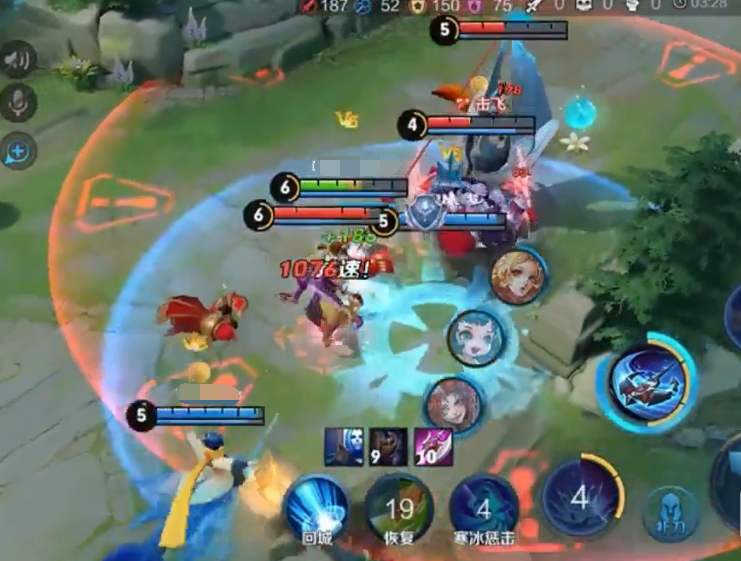741x561 pixels.
Task: Select the pale masked face item icon
Action: point(343,446)
